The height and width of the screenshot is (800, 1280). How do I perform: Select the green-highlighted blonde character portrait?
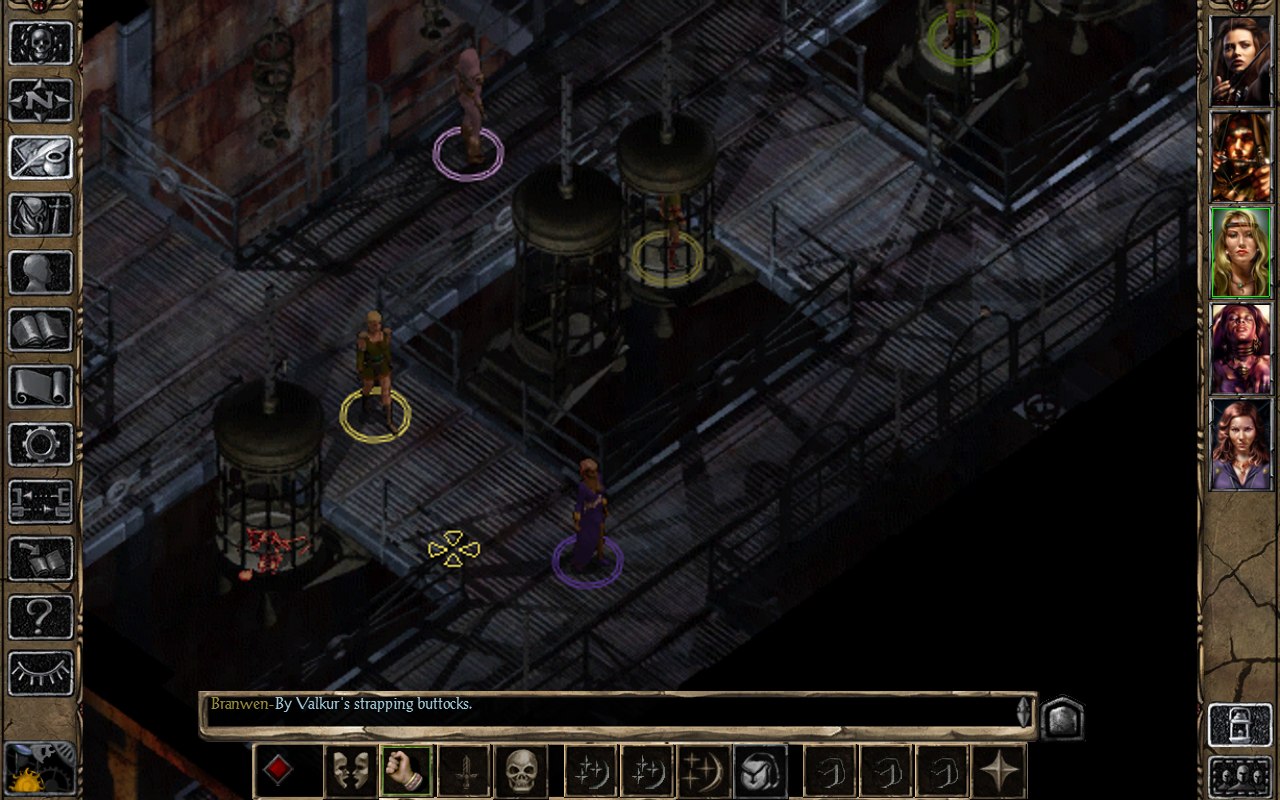click(x=1240, y=252)
